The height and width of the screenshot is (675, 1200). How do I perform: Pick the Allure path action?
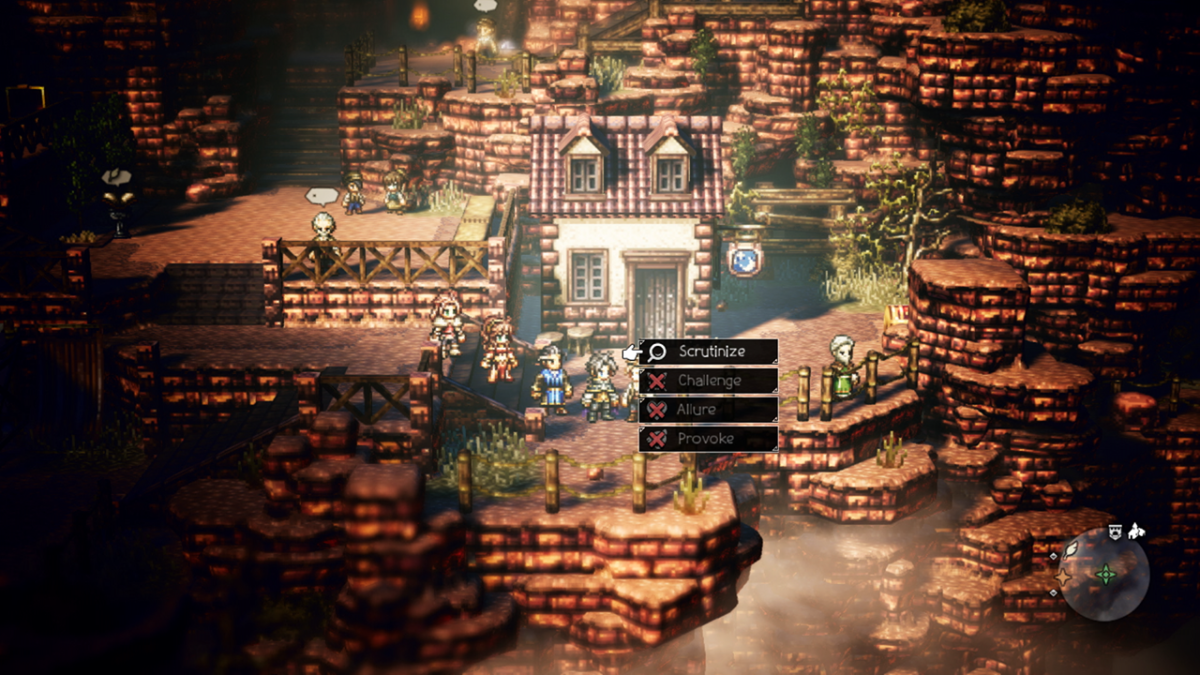[709, 410]
